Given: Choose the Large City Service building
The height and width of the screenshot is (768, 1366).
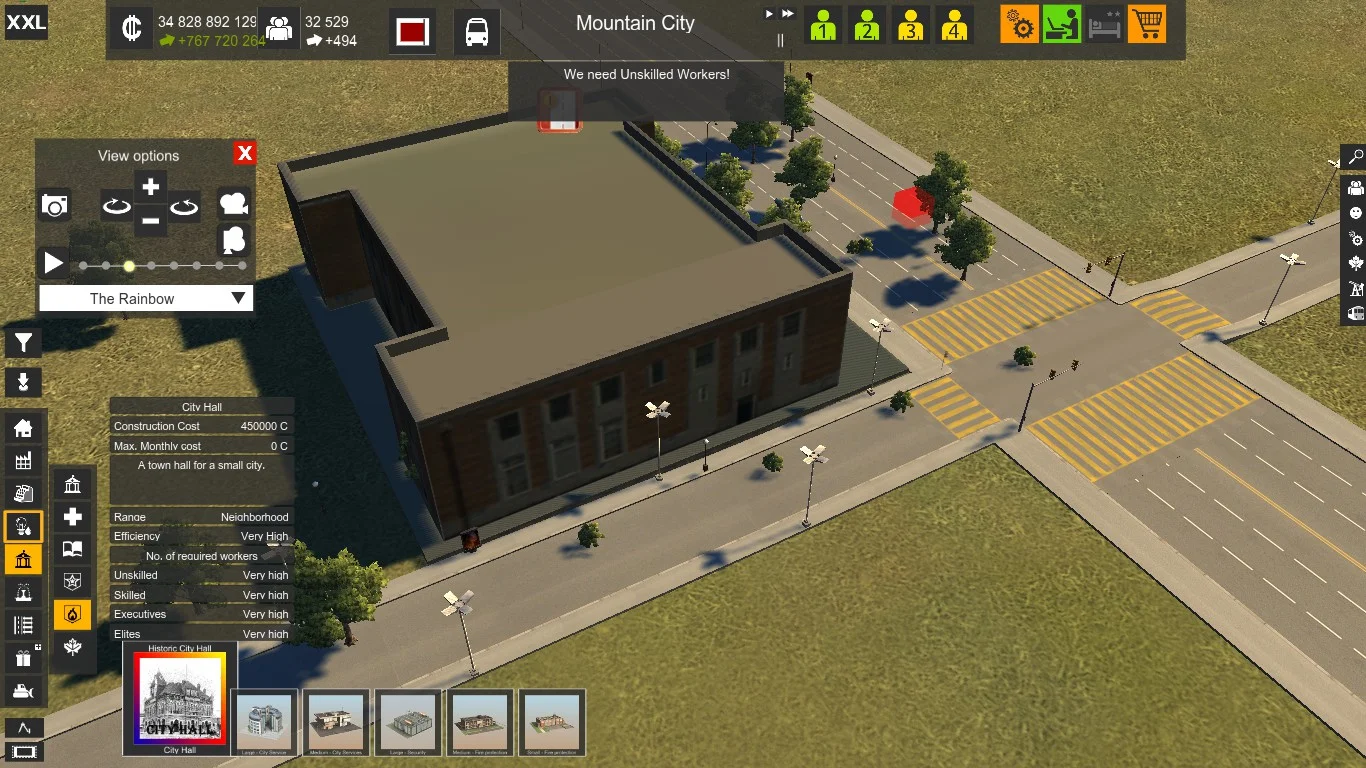Looking at the screenshot, I should coord(264,721).
